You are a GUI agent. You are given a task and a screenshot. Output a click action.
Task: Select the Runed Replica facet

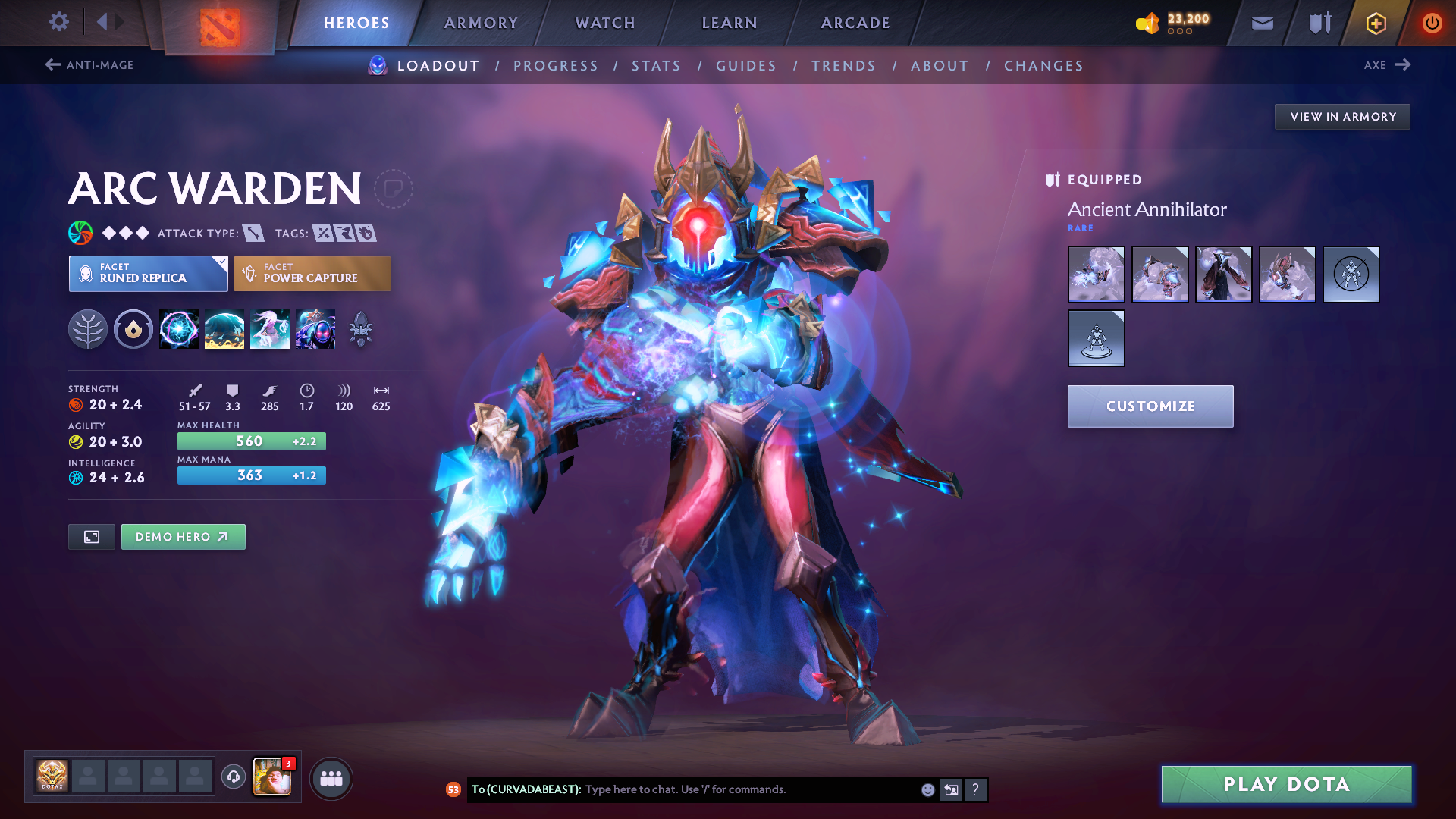click(x=148, y=274)
